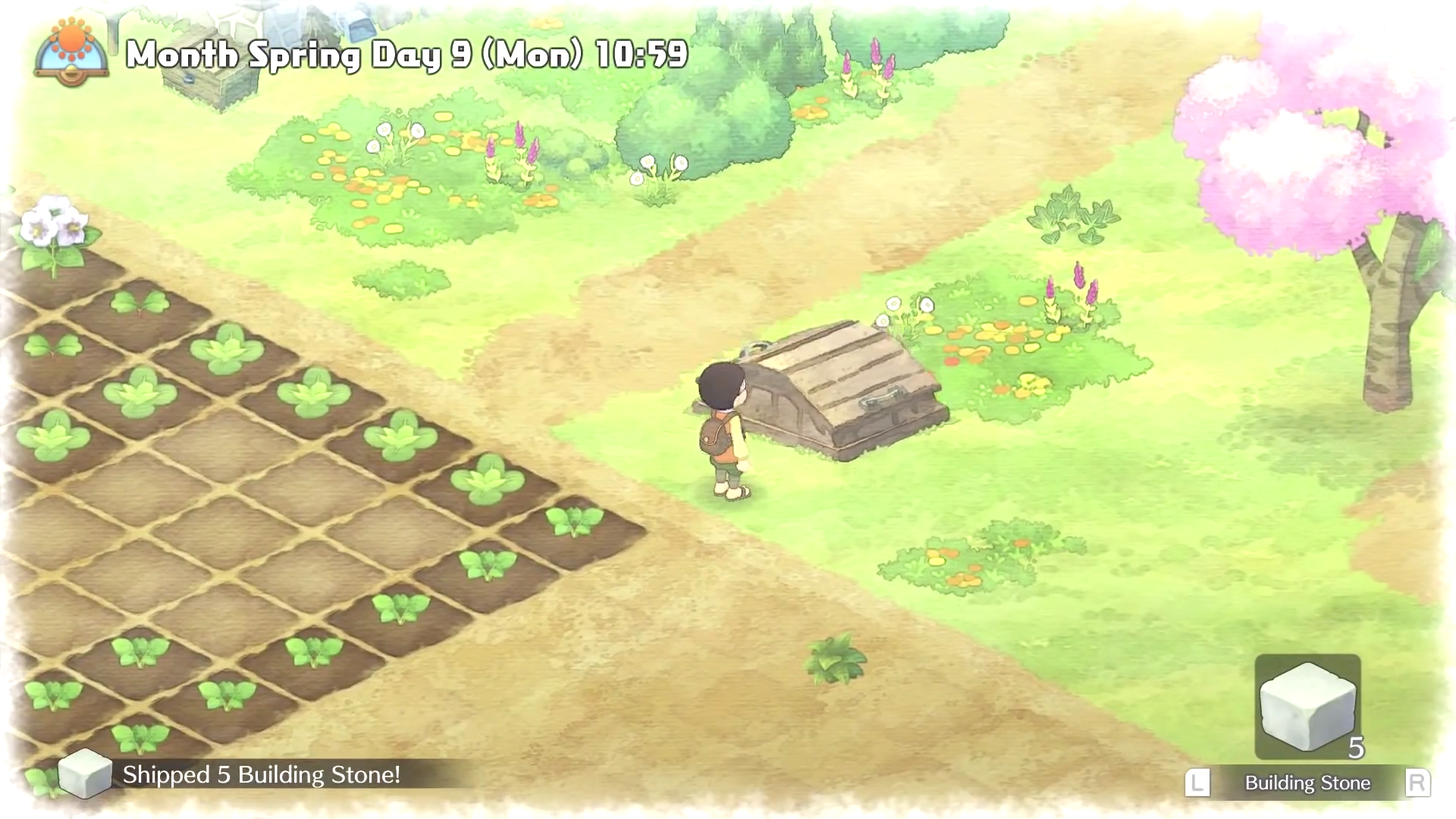Select the Building Stone item slot
Screen dimensions: 1456x819
(1307, 707)
